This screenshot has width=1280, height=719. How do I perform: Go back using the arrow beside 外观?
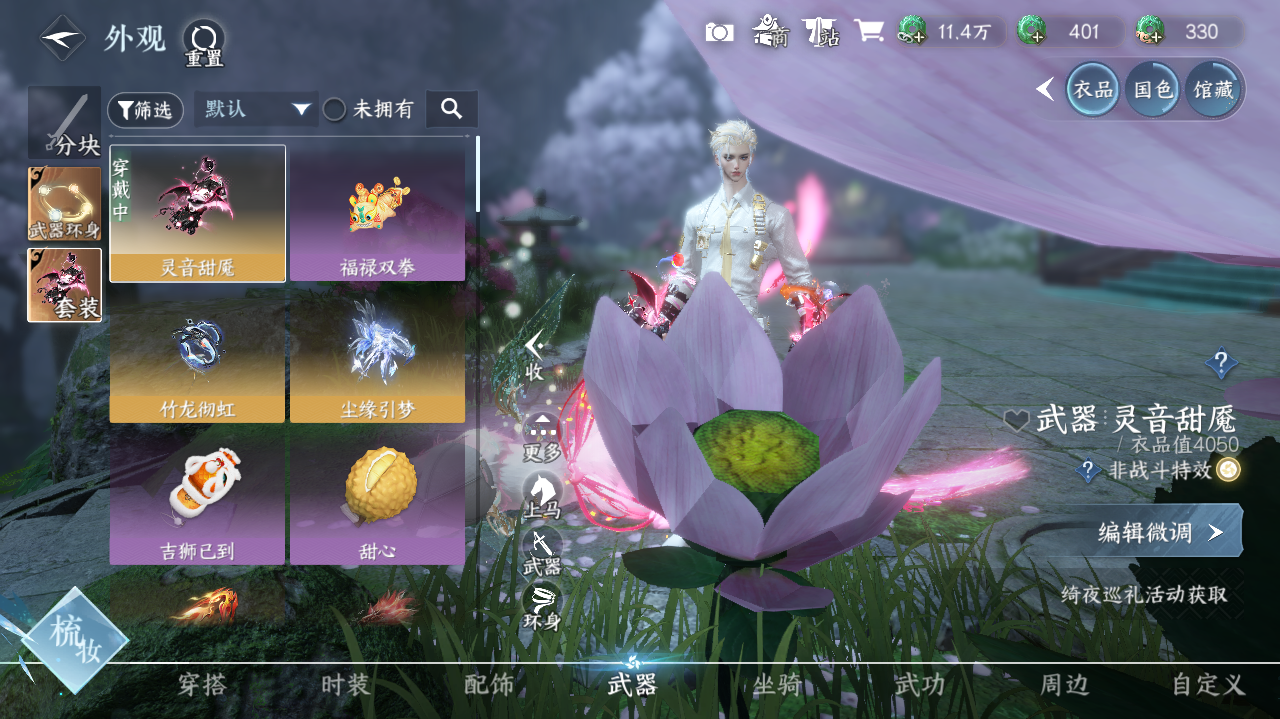pyautogui.click(x=62, y=38)
